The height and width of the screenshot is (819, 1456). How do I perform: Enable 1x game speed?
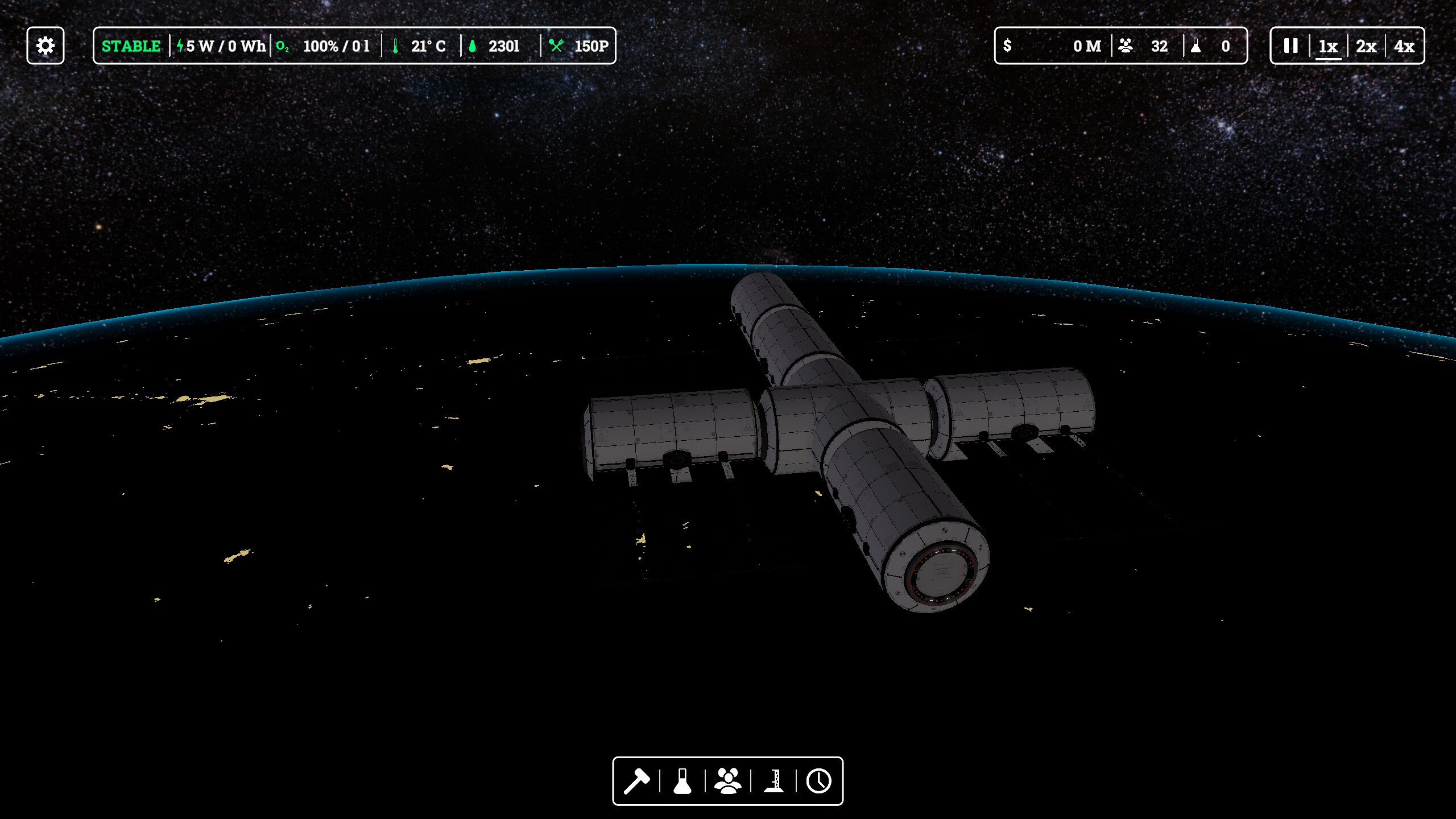pyautogui.click(x=1328, y=46)
